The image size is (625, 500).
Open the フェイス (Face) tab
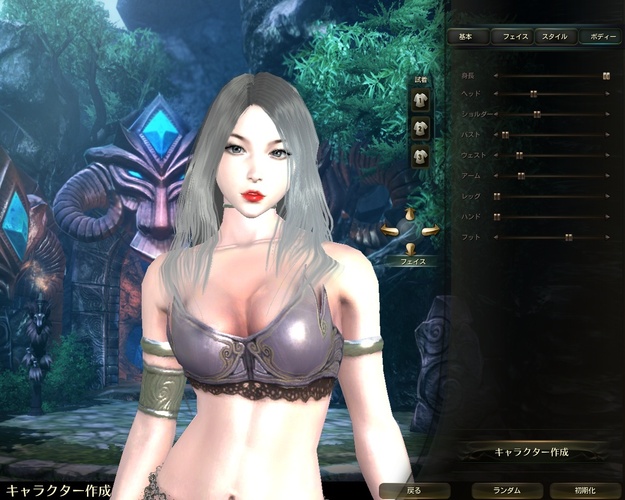pos(513,36)
